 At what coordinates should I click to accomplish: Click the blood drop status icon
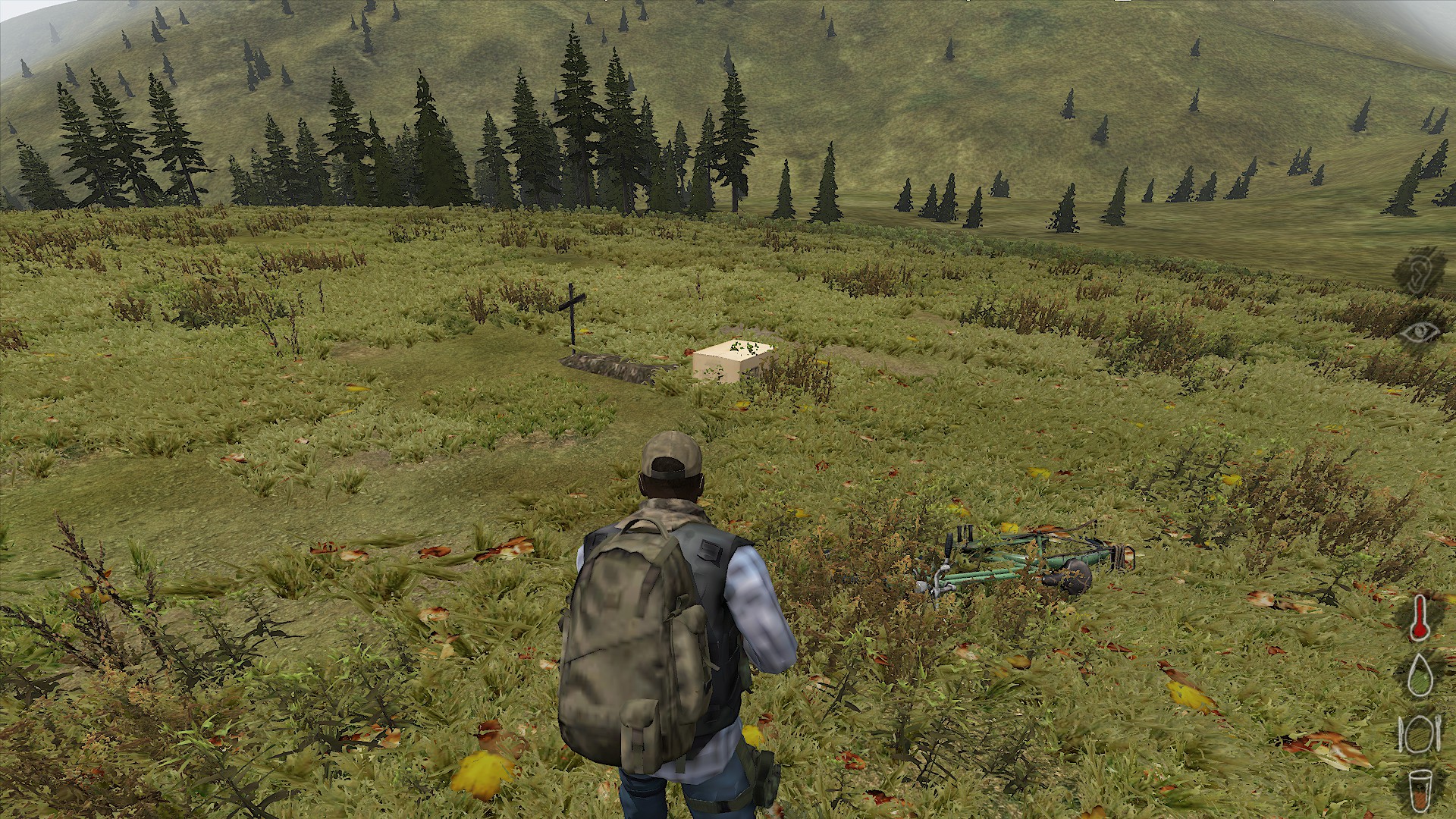[1418, 674]
